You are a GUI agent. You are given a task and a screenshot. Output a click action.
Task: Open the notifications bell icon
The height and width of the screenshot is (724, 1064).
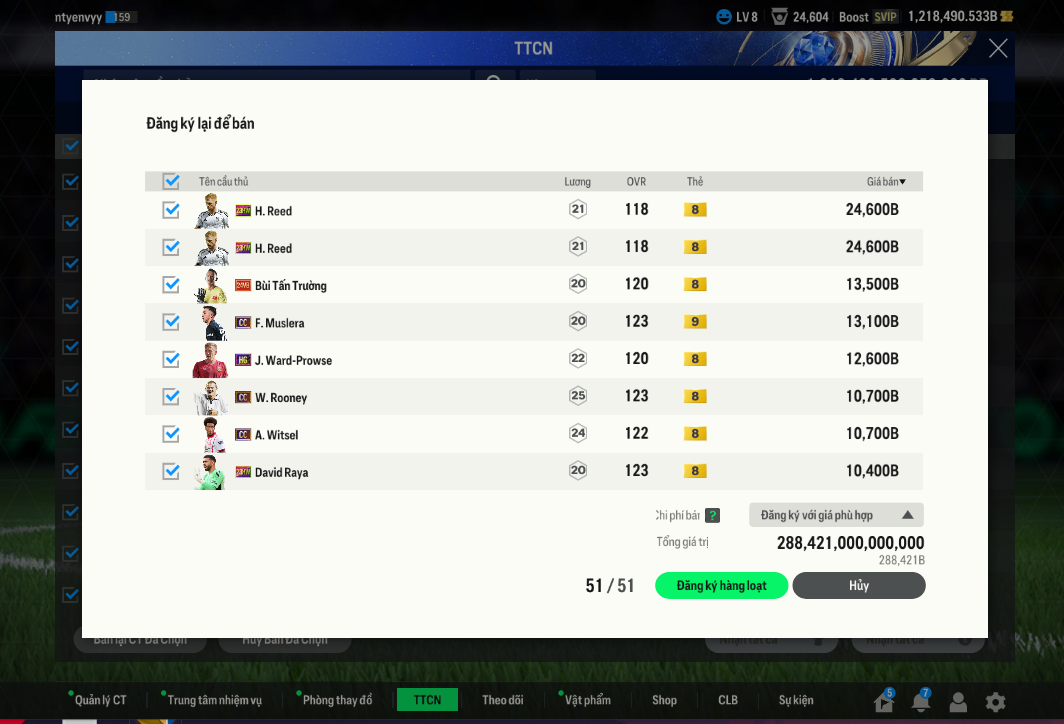click(920, 702)
